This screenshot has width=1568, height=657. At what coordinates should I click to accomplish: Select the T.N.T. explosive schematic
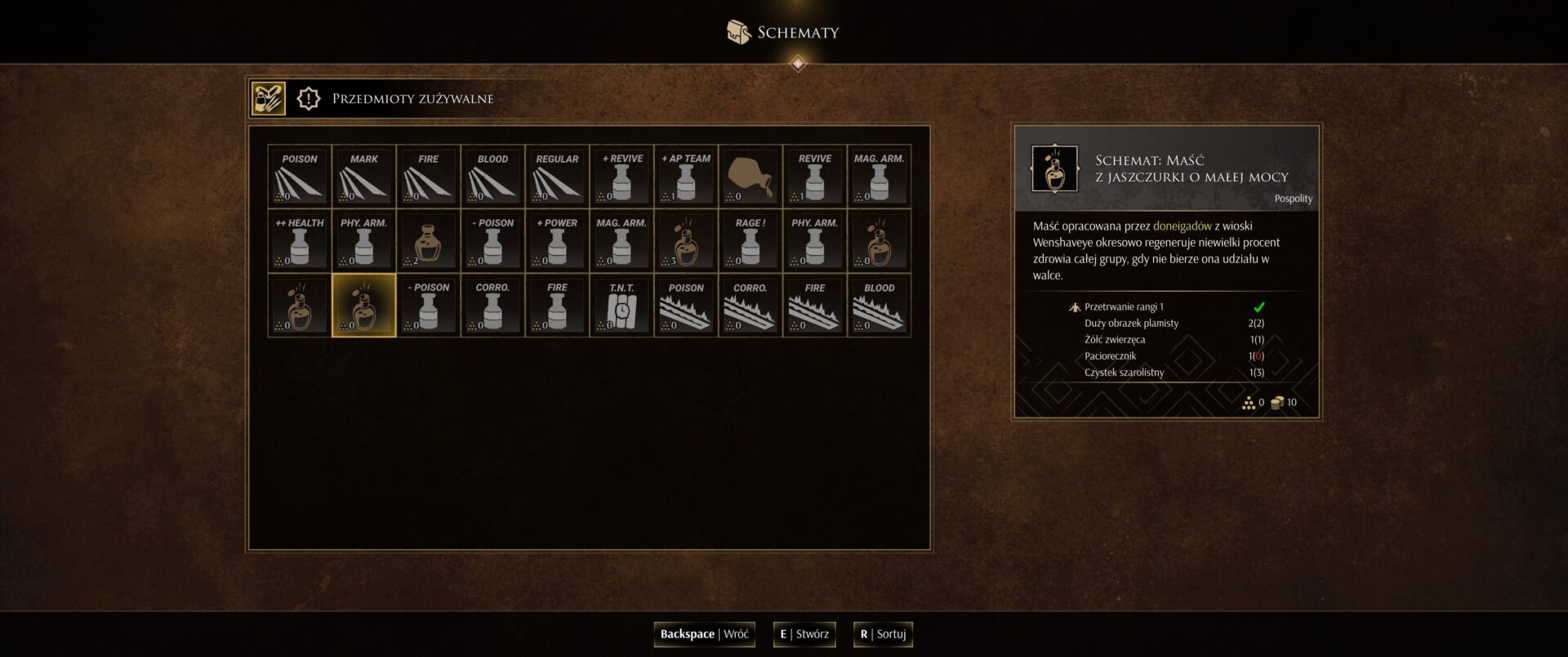pyautogui.click(x=621, y=306)
